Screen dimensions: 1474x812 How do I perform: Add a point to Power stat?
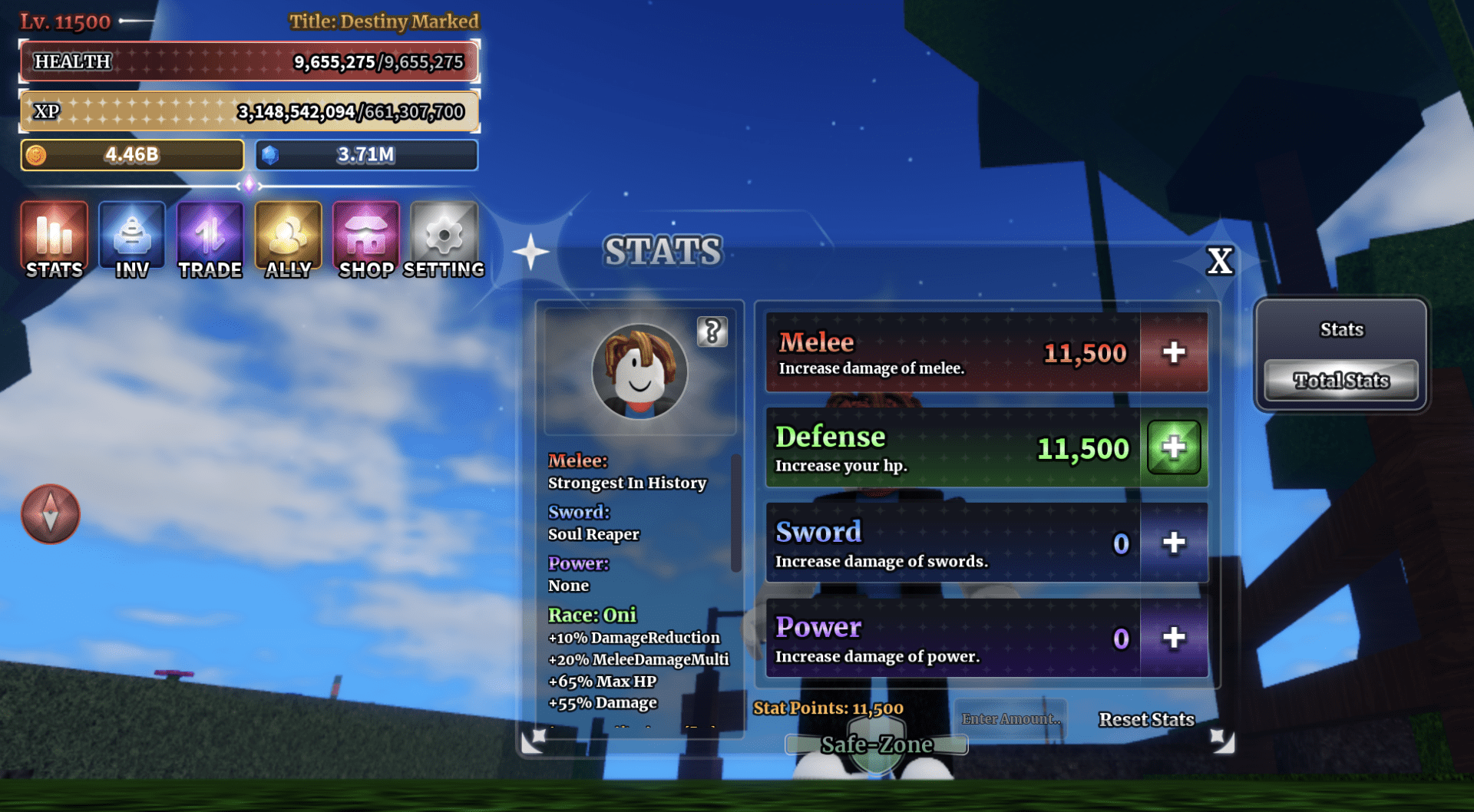[1173, 639]
